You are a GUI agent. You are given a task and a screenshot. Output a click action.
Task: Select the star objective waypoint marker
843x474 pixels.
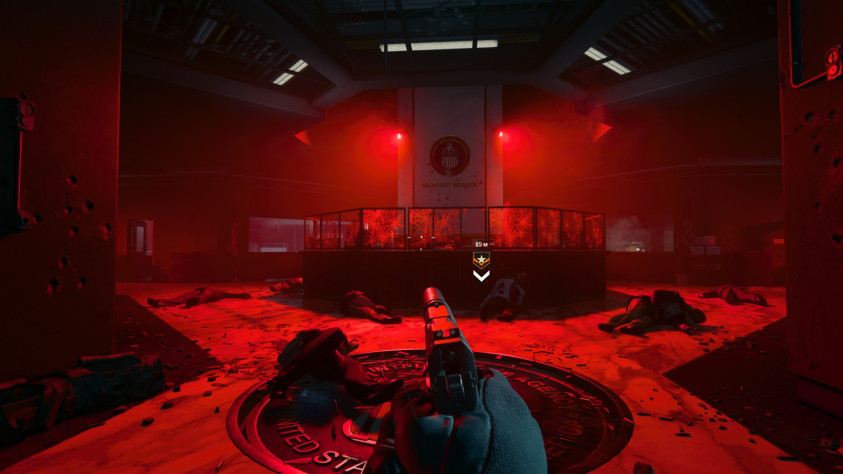click(x=481, y=261)
